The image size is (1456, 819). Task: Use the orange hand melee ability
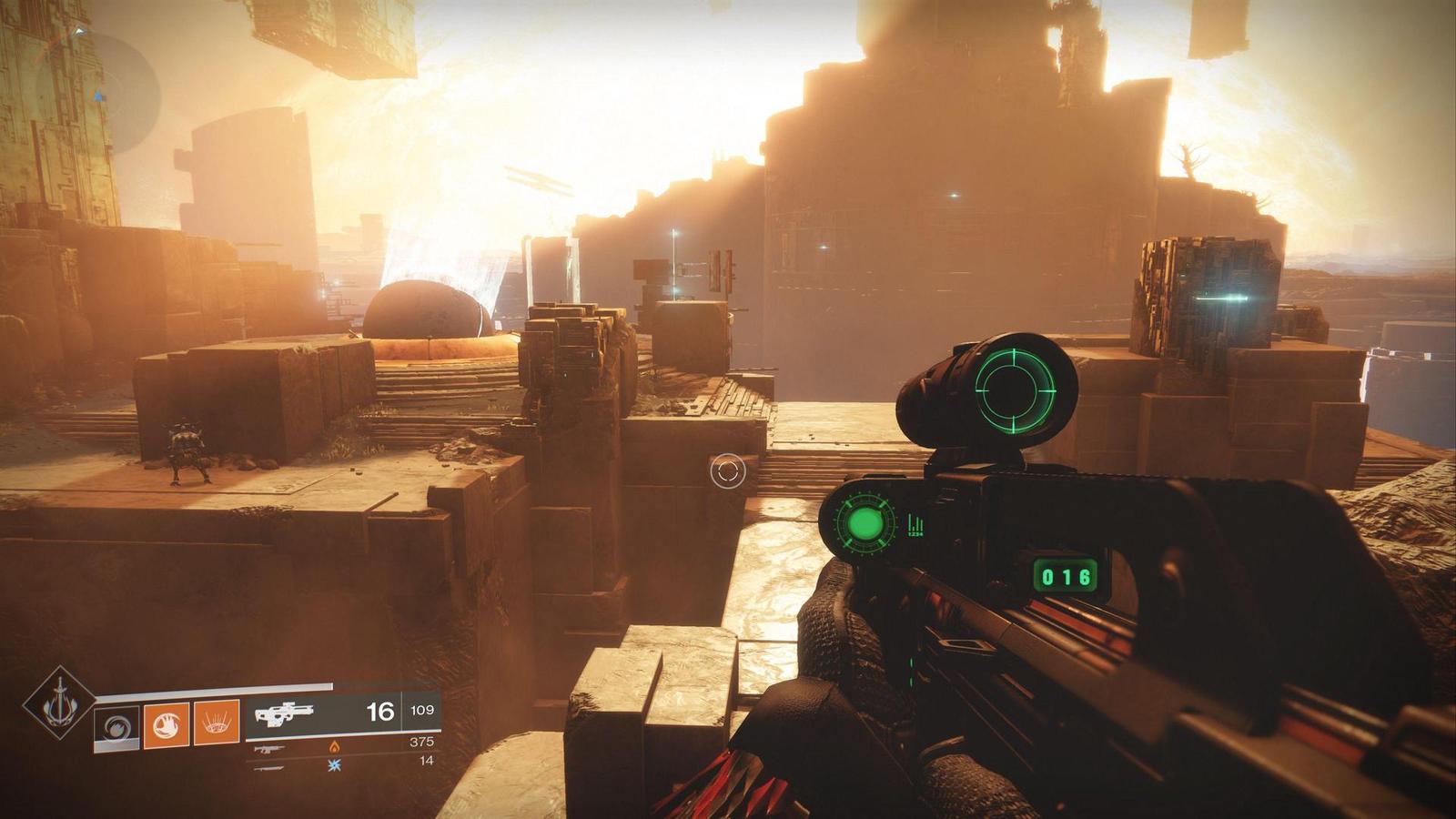point(167,724)
